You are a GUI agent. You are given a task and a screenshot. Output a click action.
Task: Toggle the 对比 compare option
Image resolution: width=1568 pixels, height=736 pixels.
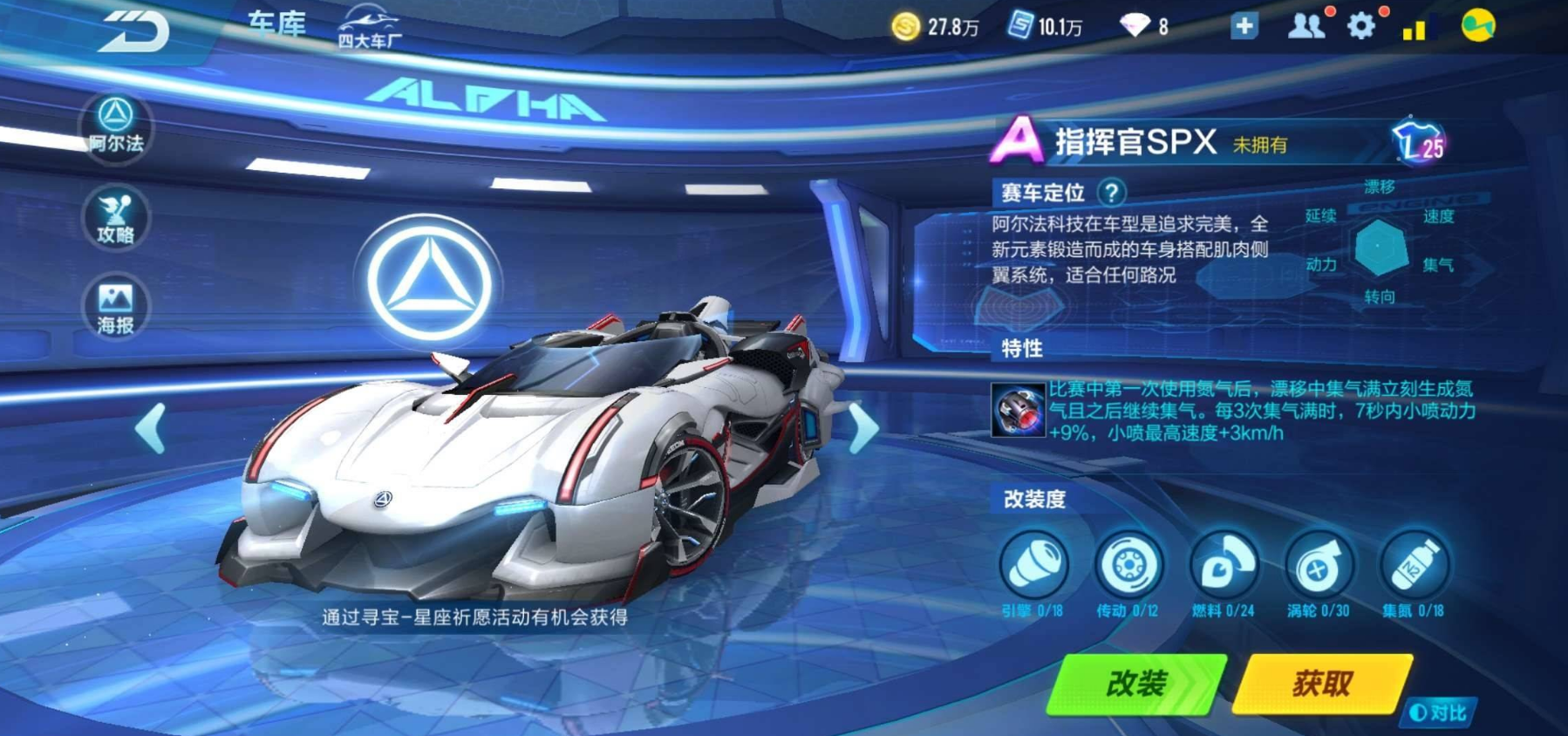[1441, 713]
